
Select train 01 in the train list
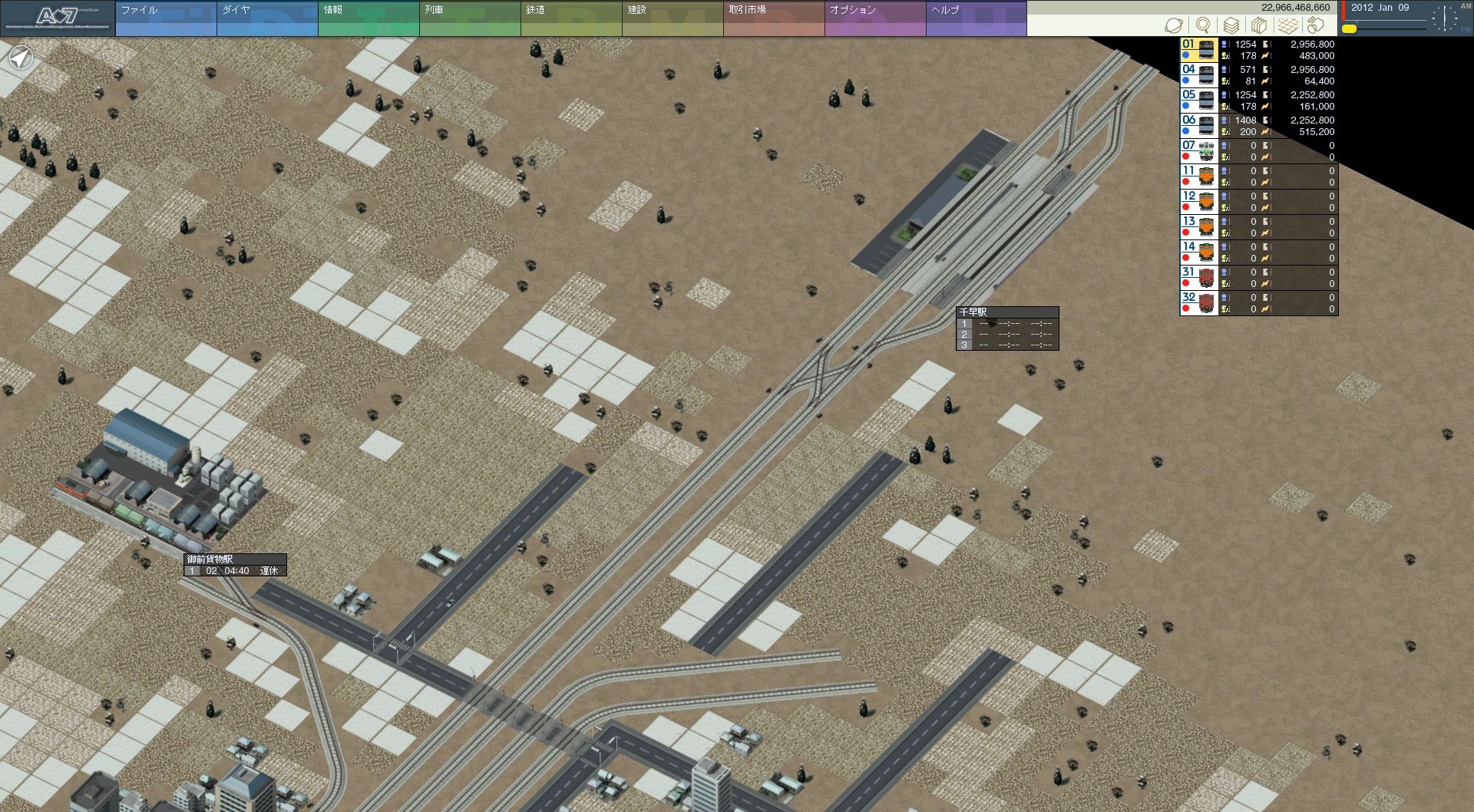click(x=1198, y=50)
